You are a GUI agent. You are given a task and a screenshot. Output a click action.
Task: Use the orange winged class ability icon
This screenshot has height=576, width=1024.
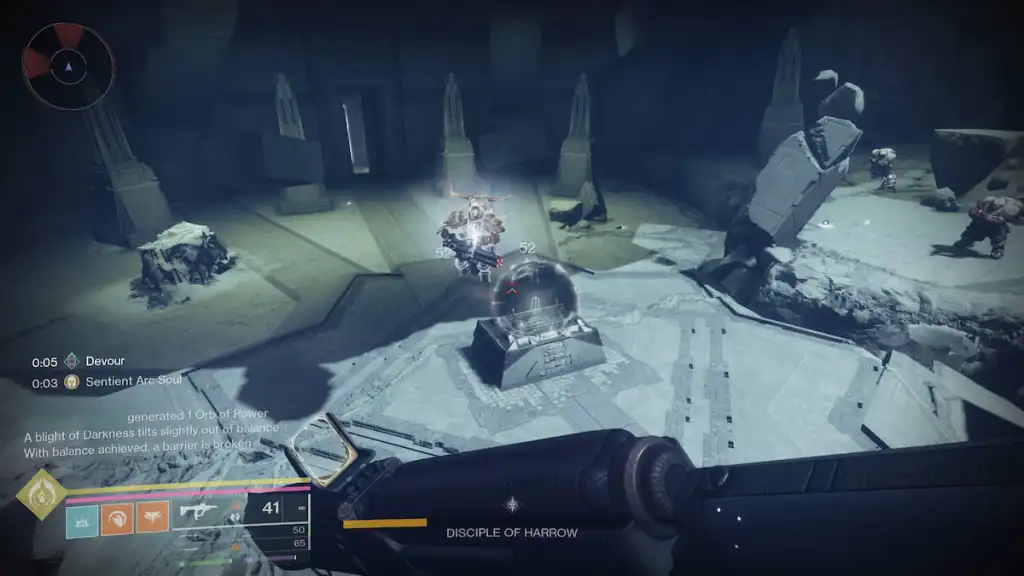[x=152, y=520]
